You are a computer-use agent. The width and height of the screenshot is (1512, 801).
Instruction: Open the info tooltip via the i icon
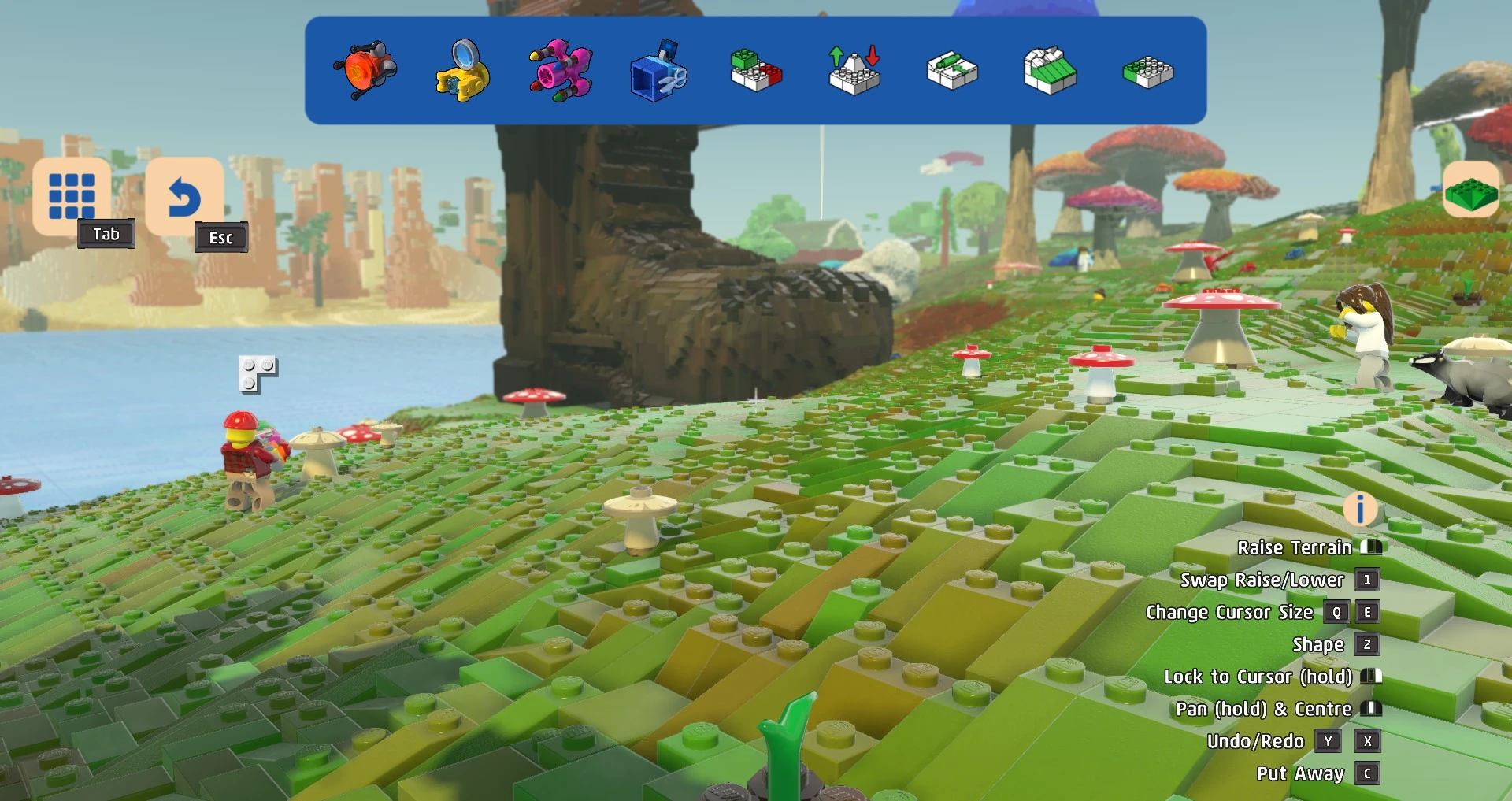click(1358, 510)
